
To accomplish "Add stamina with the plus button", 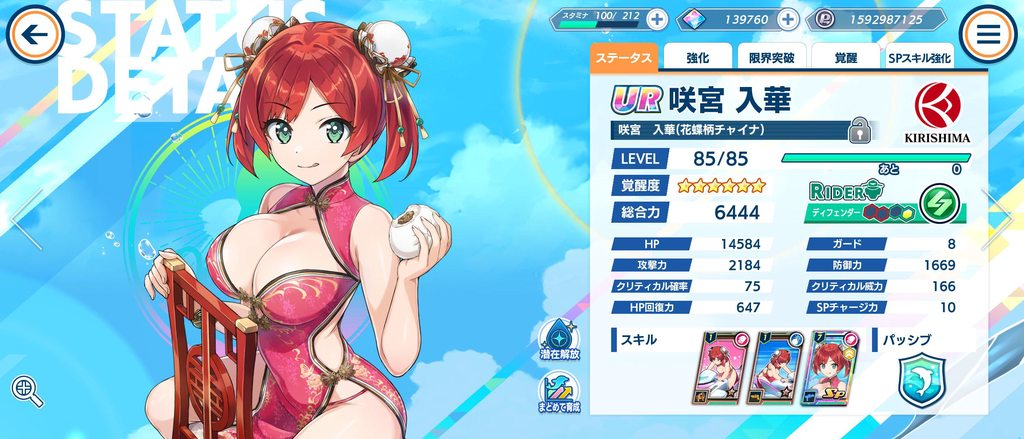I will (x=656, y=19).
